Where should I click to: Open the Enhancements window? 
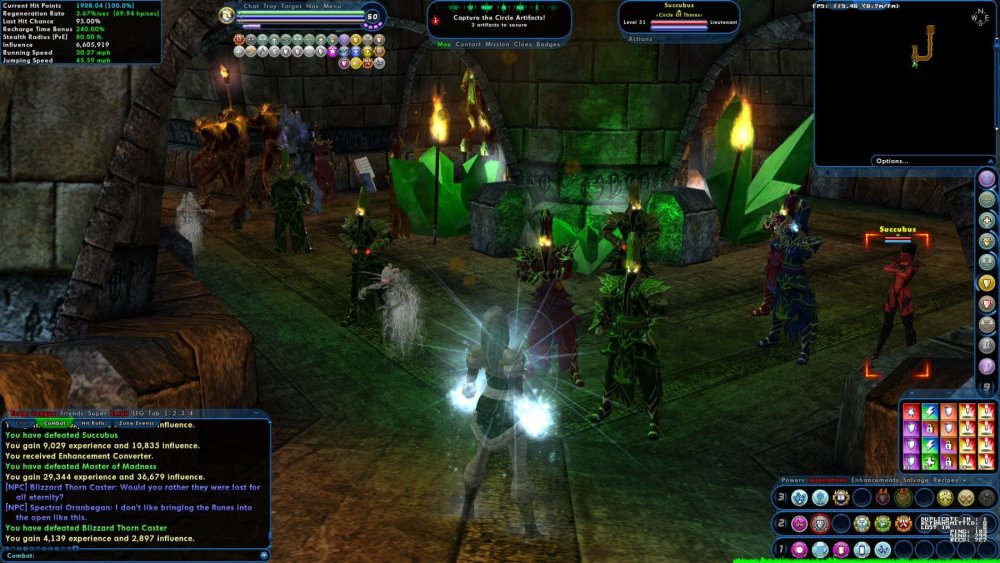pyautogui.click(x=873, y=480)
